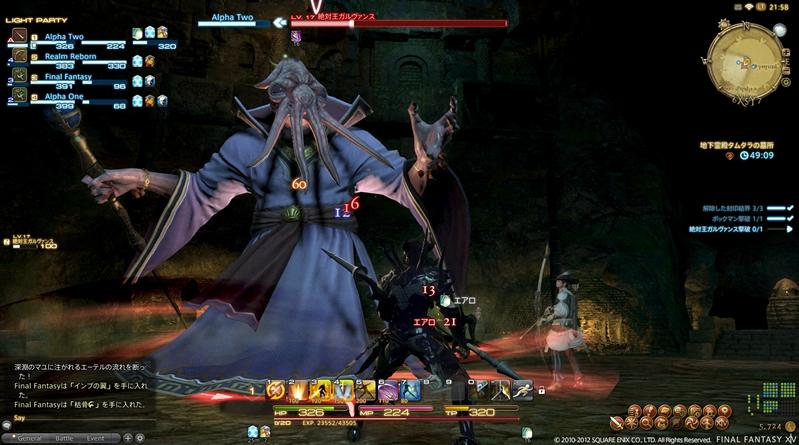
Task: Activate the first hotbar action slot
Action: point(276,390)
